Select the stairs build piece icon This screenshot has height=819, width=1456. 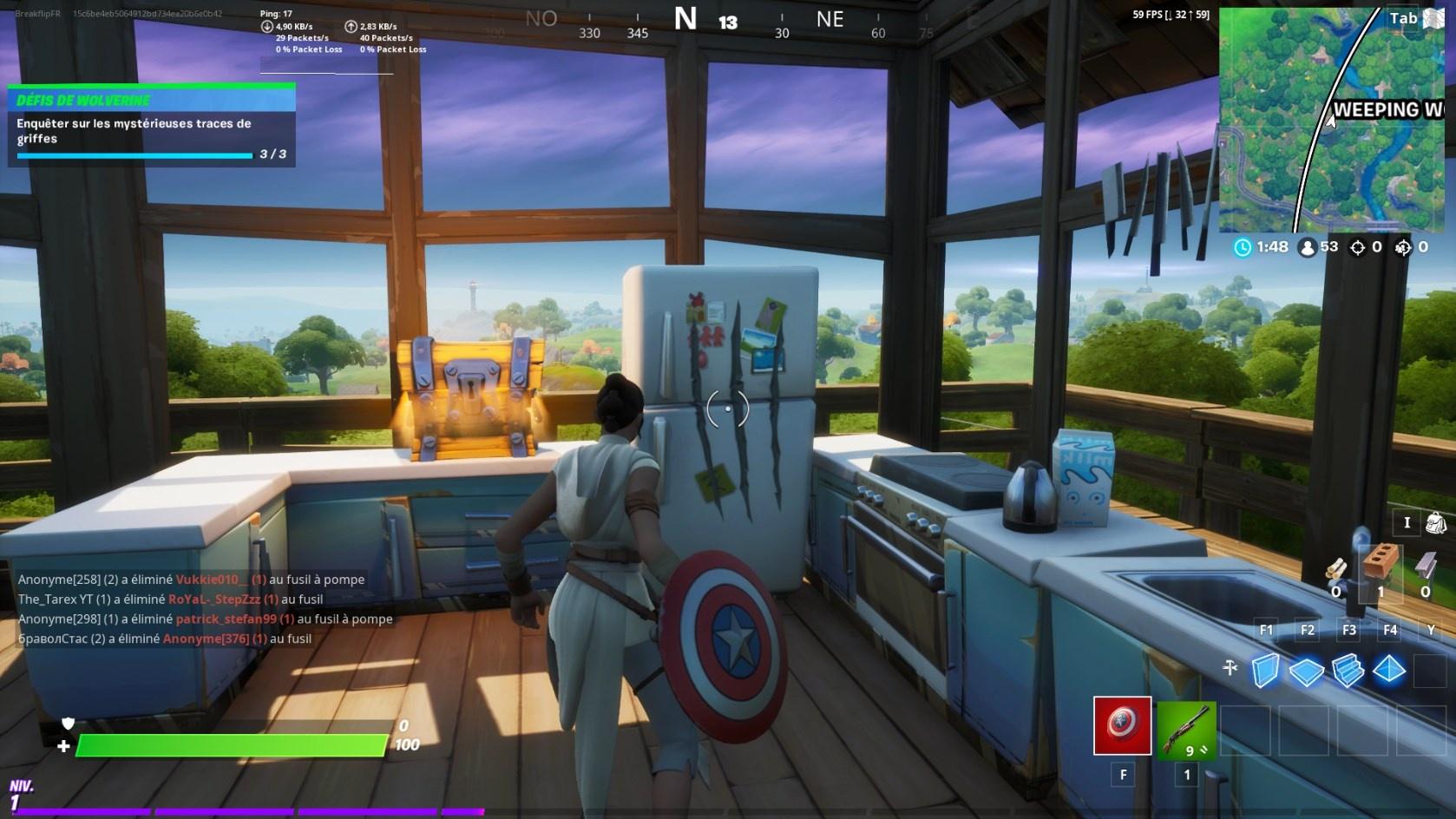point(1348,669)
